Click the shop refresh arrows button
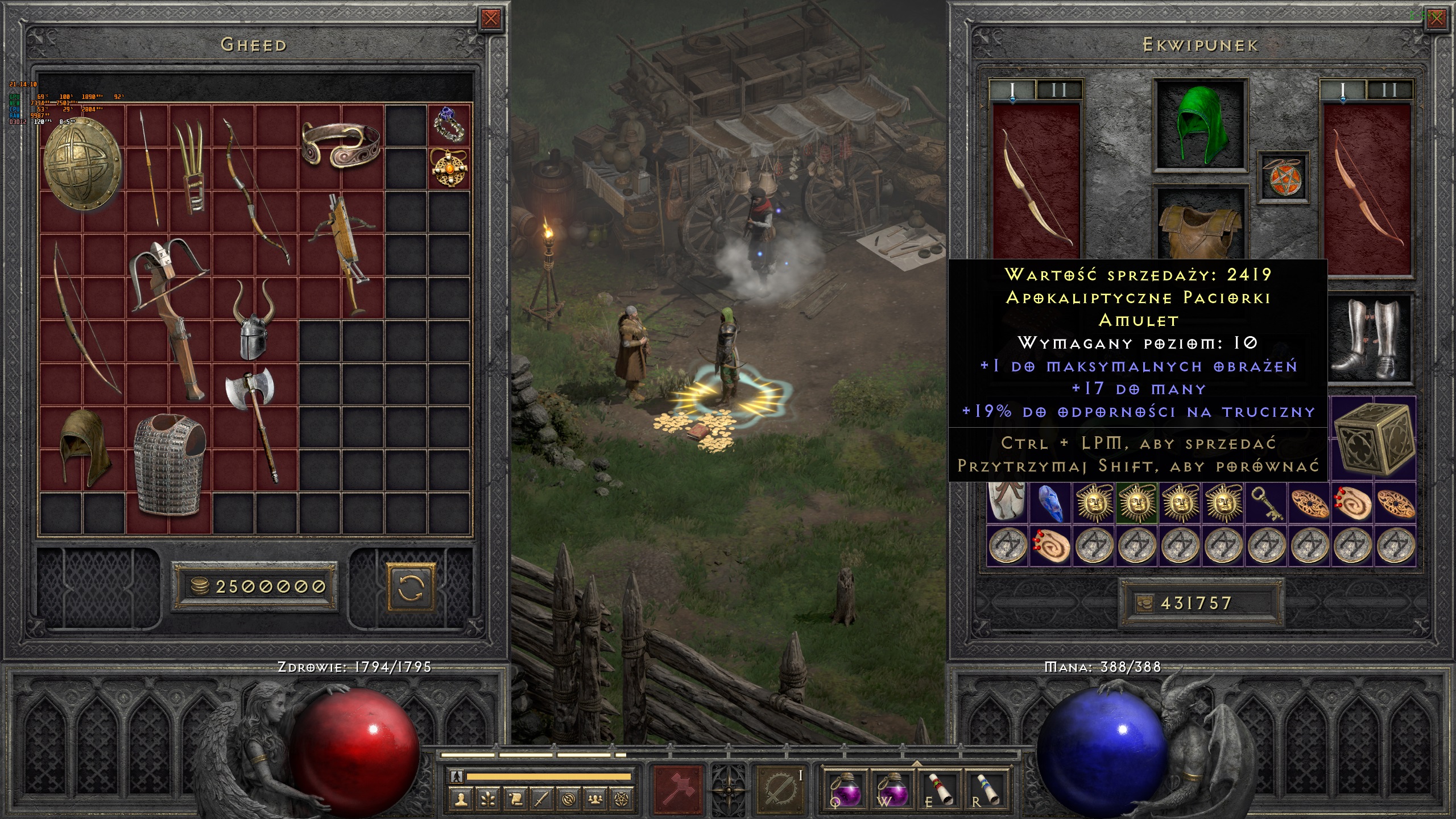Viewport: 1456px width, 819px height. 411,587
